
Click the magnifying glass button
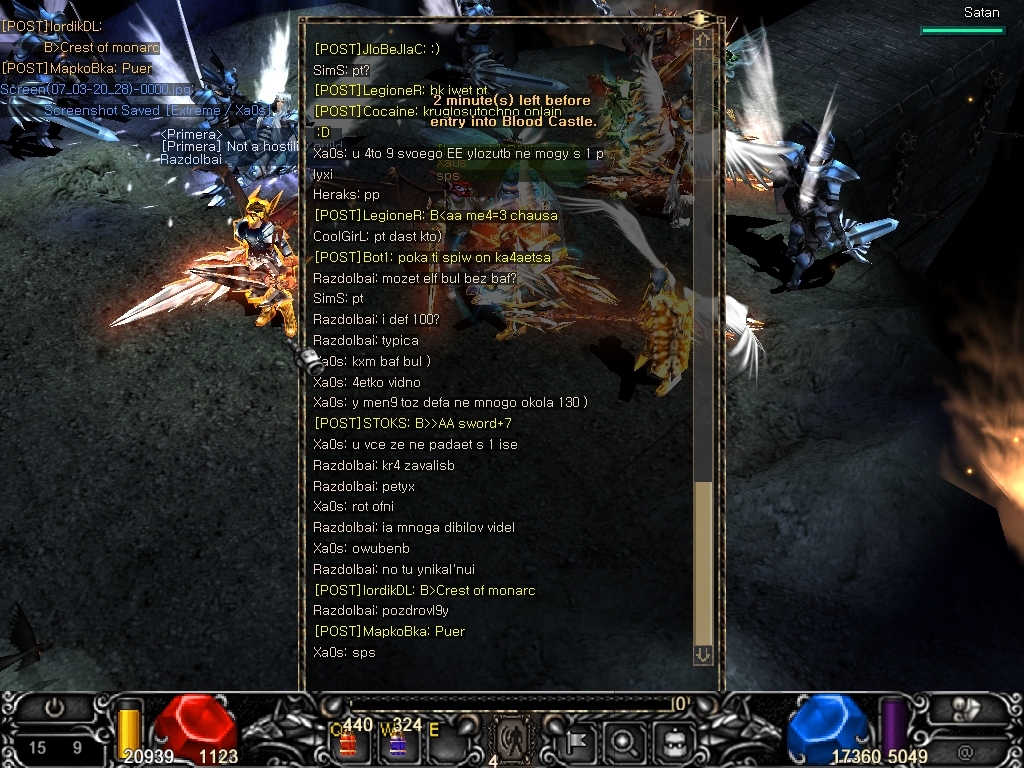[622, 741]
